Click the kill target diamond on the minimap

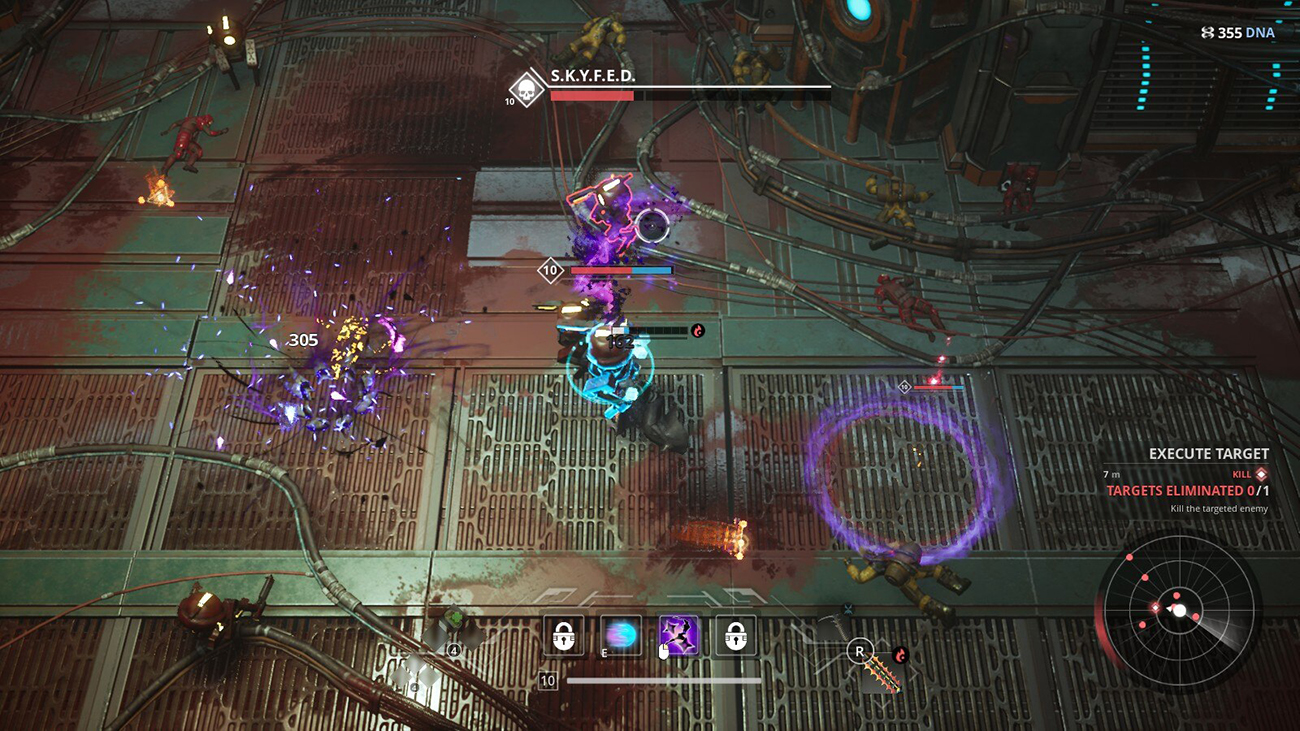1155,608
